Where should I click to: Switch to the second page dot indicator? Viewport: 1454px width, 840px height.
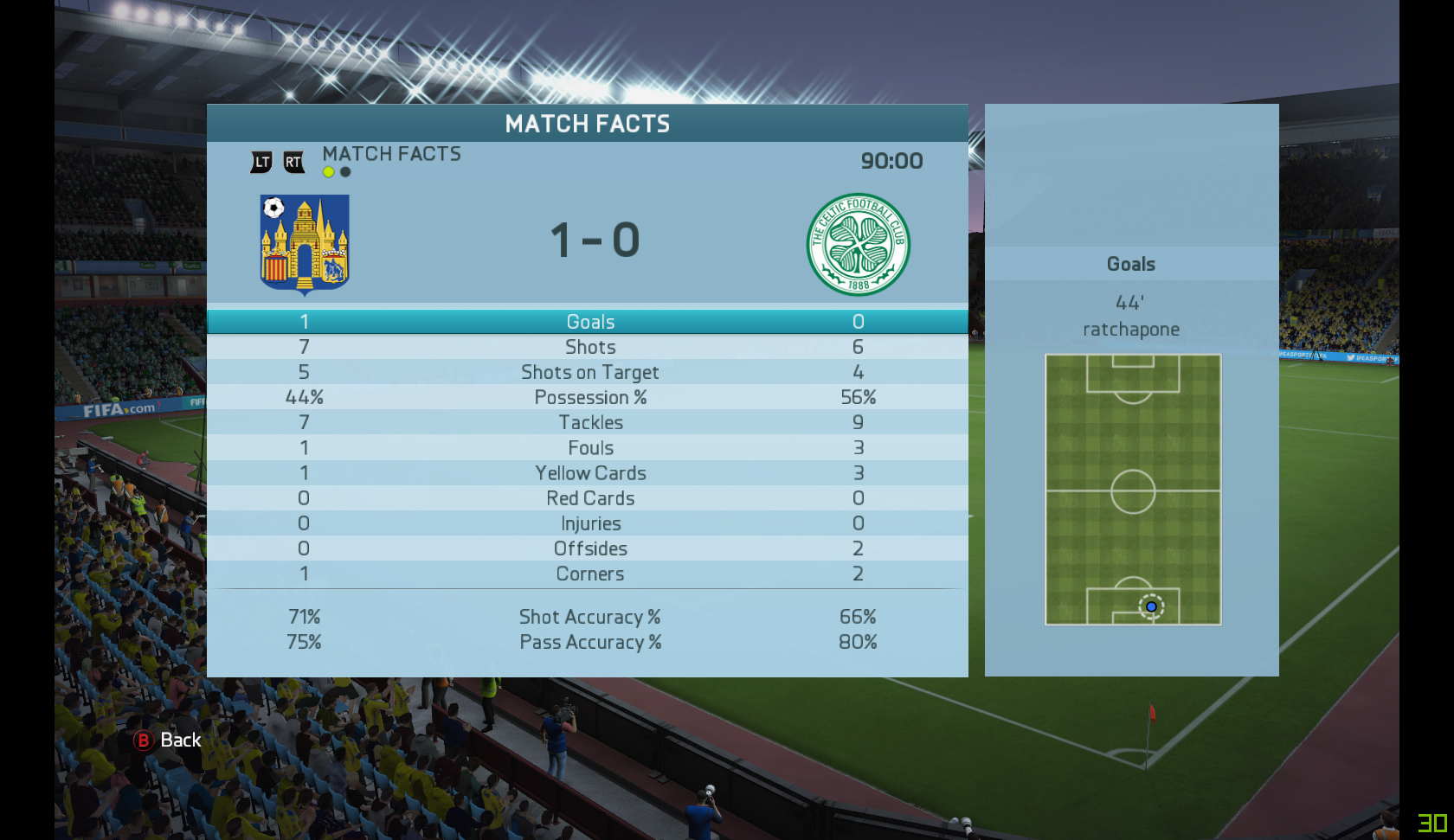[345, 172]
